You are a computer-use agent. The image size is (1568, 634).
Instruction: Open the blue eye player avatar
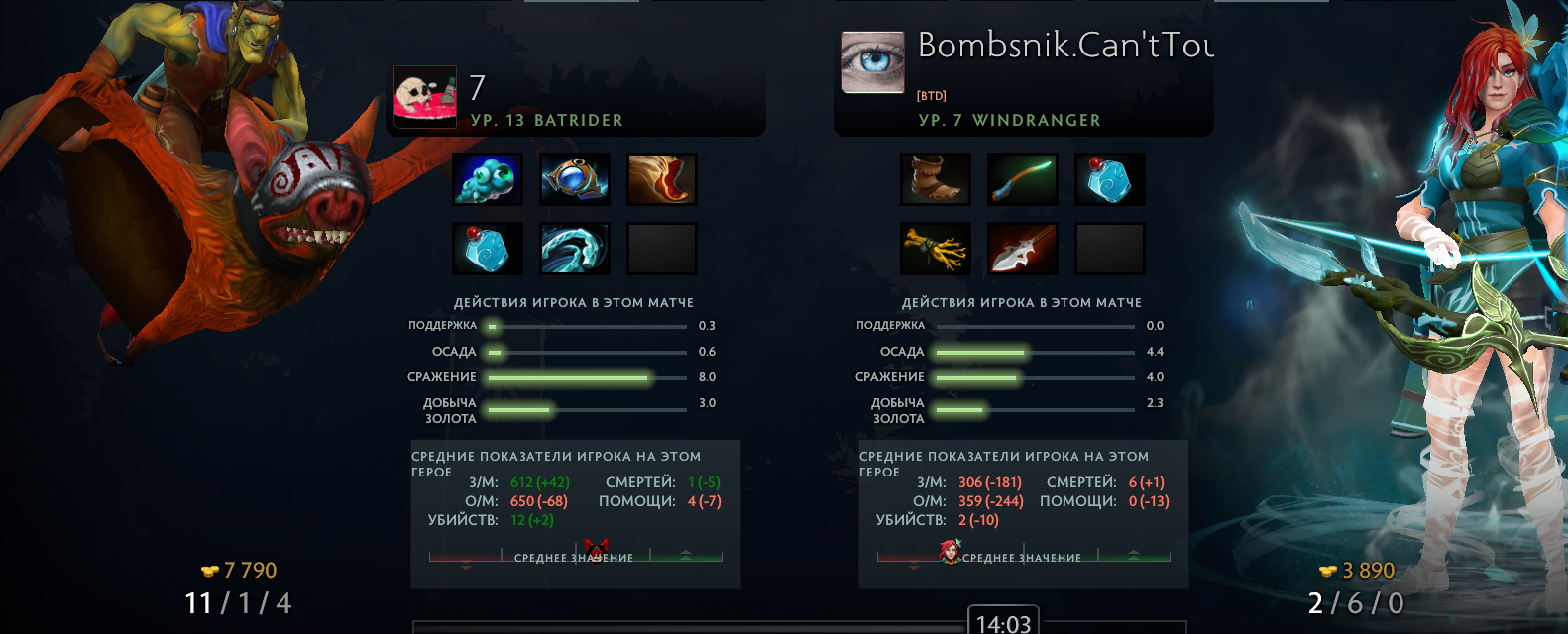(x=873, y=62)
